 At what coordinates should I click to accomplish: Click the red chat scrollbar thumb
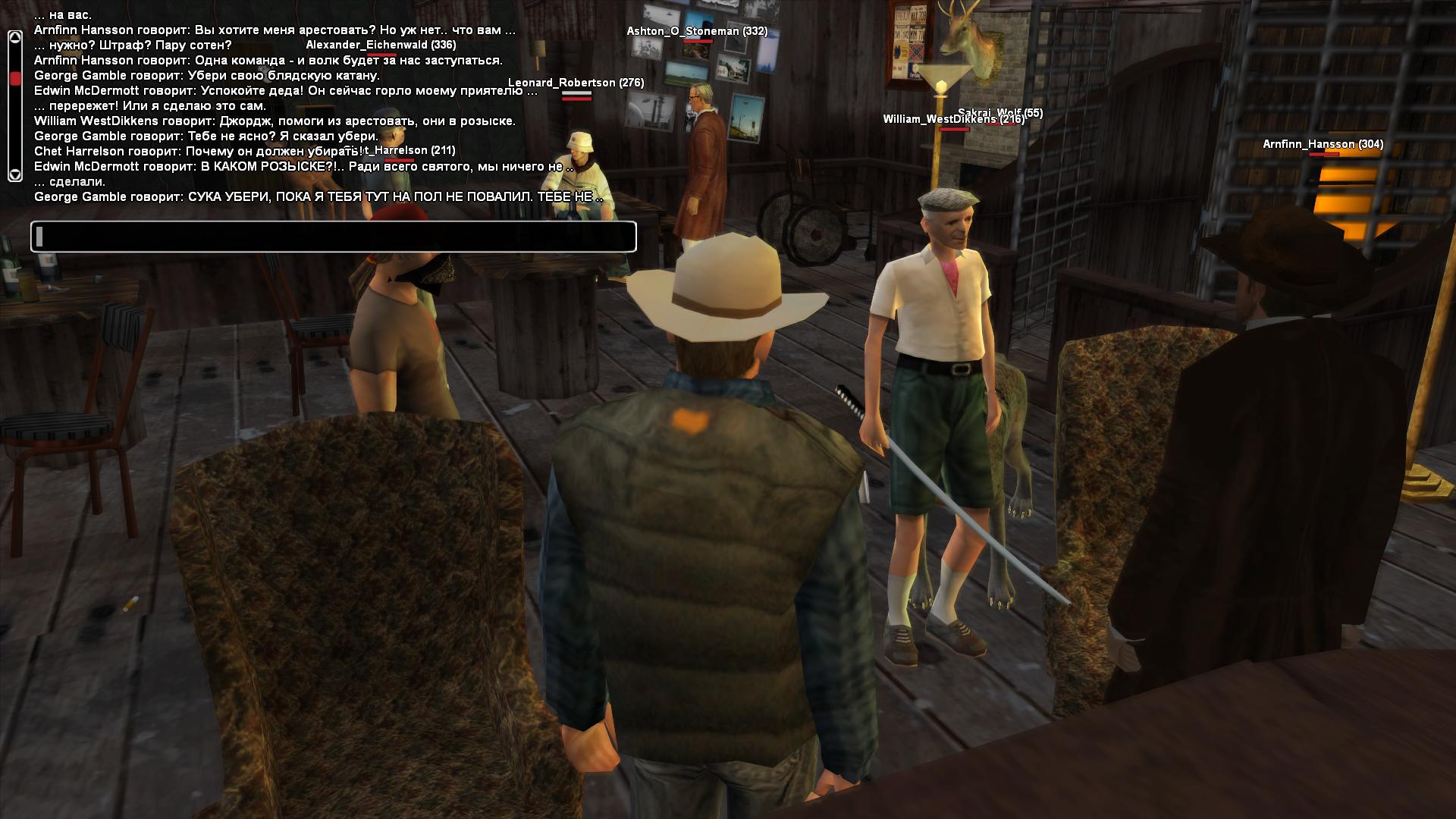(x=14, y=78)
